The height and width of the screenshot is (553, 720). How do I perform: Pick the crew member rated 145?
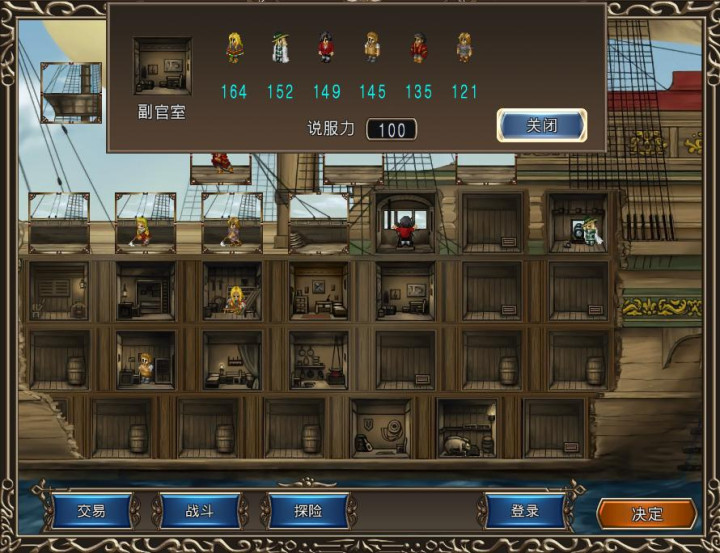point(372,49)
